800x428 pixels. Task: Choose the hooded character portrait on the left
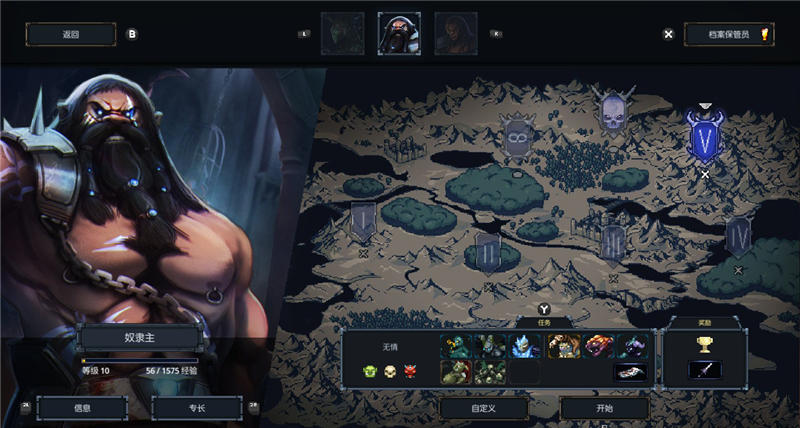coord(342,33)
